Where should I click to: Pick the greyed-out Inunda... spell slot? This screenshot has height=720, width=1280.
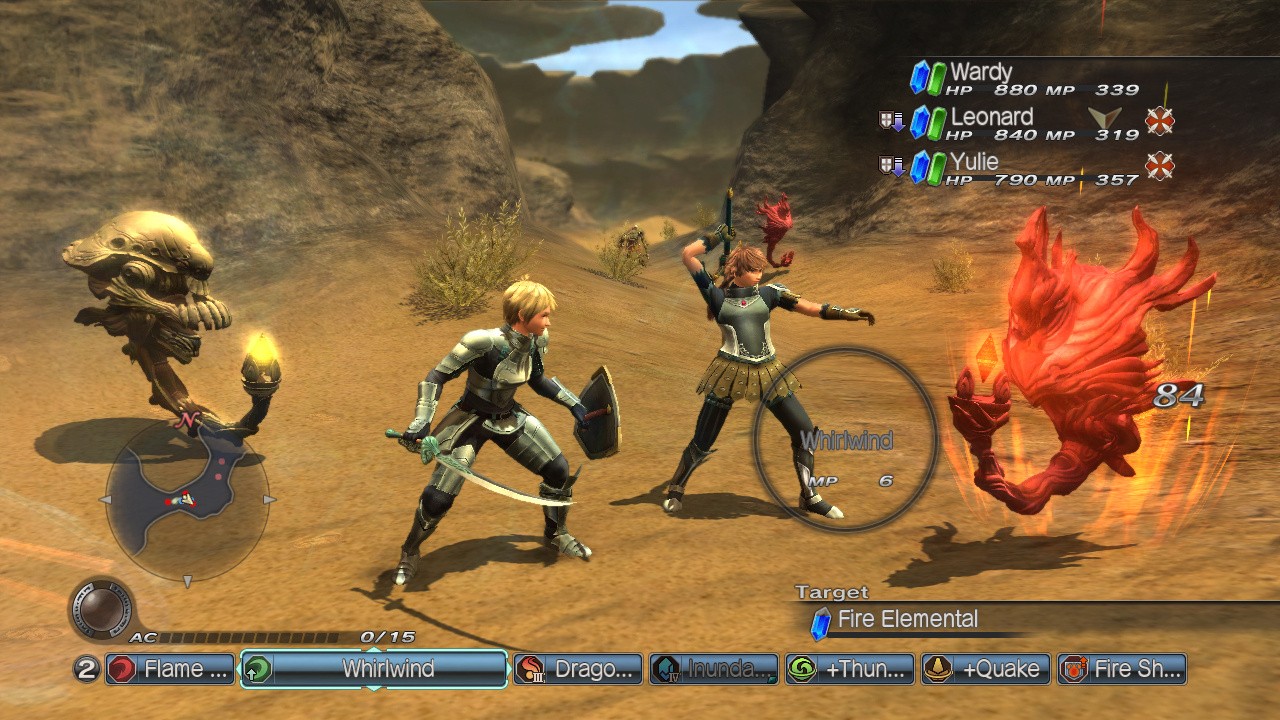[x=714, y=669]
